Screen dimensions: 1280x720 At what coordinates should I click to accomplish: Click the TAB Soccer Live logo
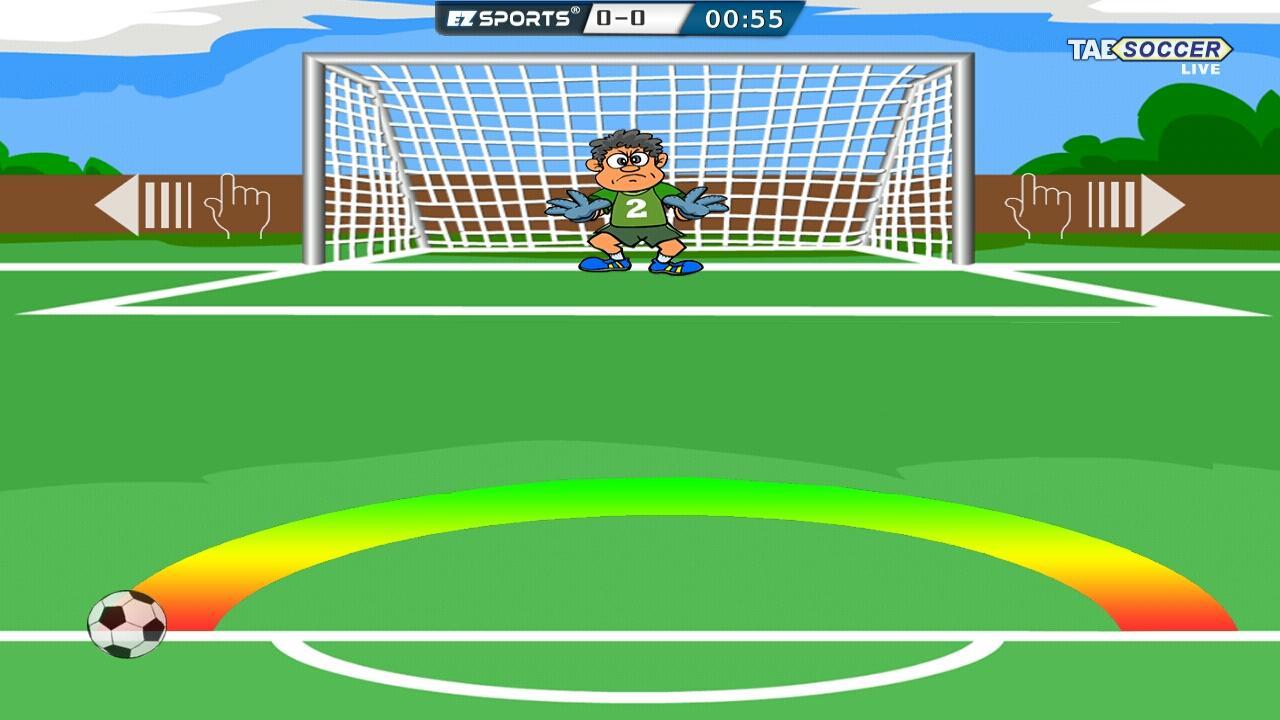coord(1160,50)
